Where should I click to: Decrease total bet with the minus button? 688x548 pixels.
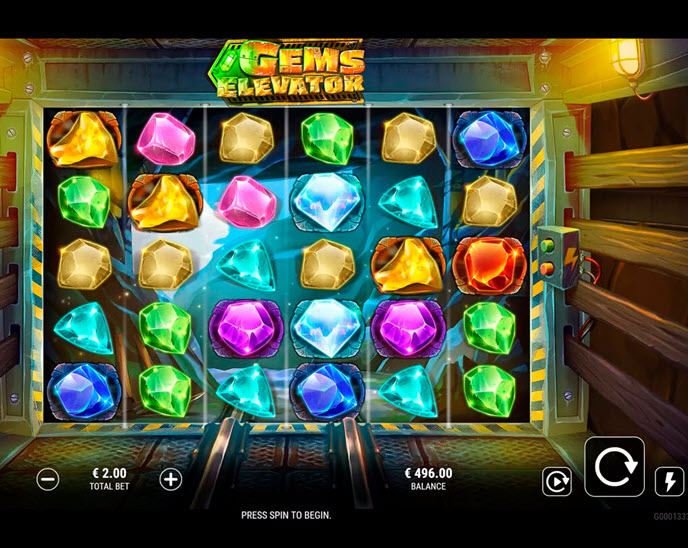48,479
